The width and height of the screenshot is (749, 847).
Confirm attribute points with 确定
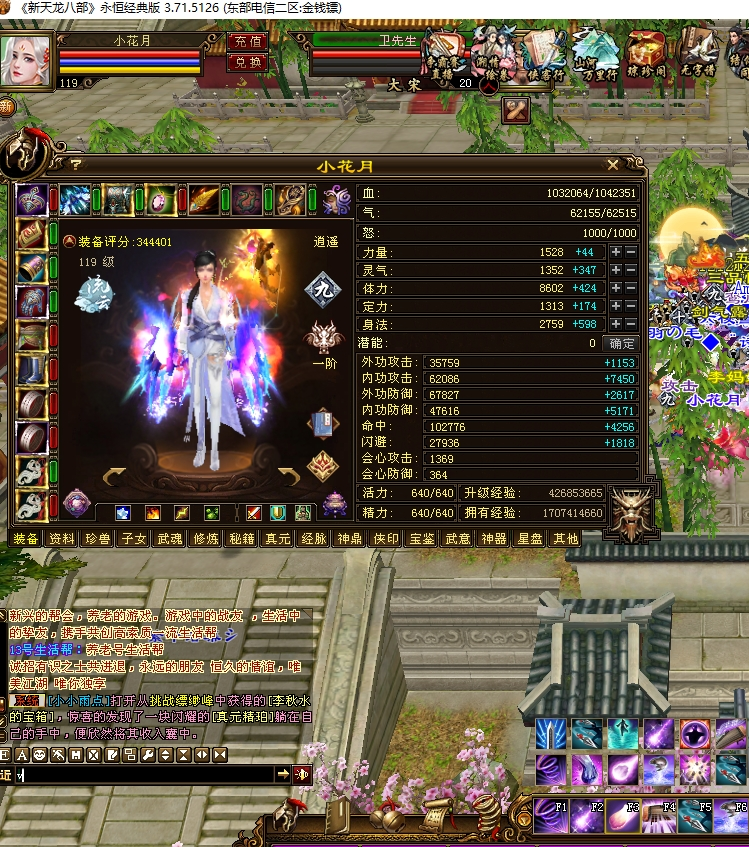click(622, 343)
